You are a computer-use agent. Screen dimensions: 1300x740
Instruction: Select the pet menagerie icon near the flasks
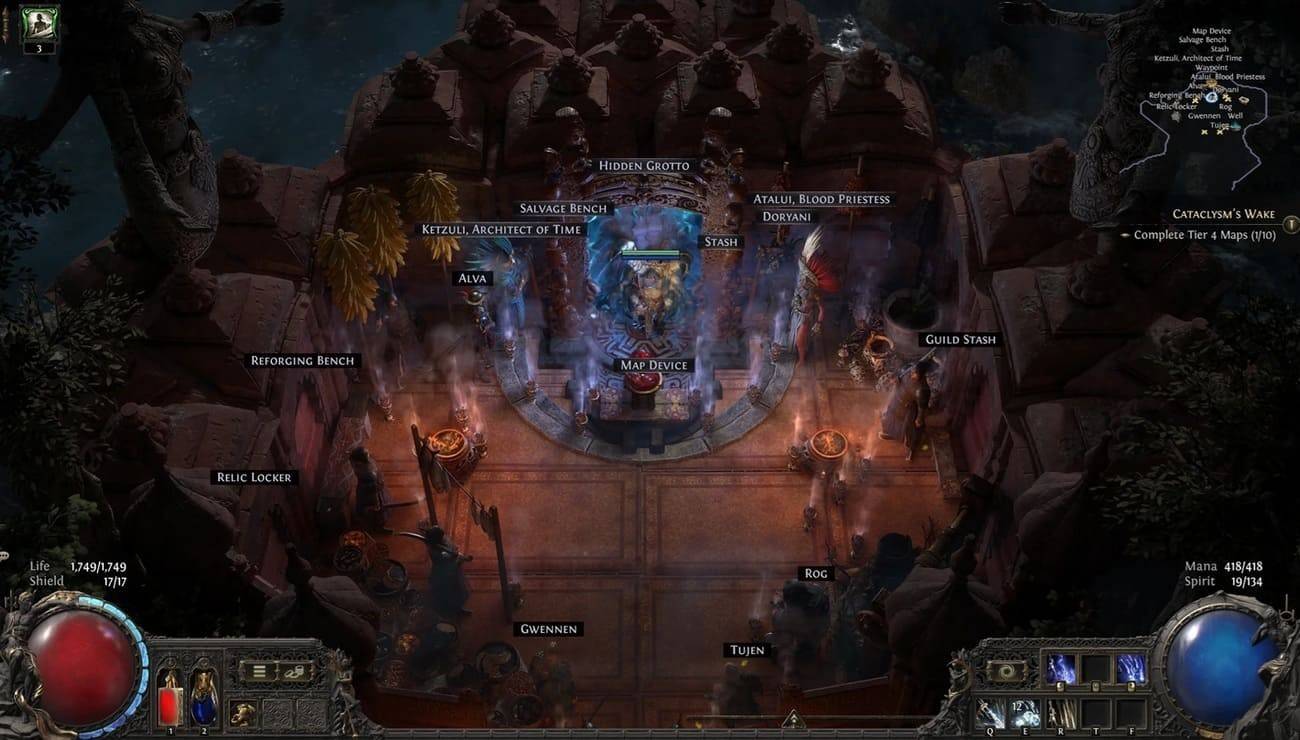tap(243, 712)
